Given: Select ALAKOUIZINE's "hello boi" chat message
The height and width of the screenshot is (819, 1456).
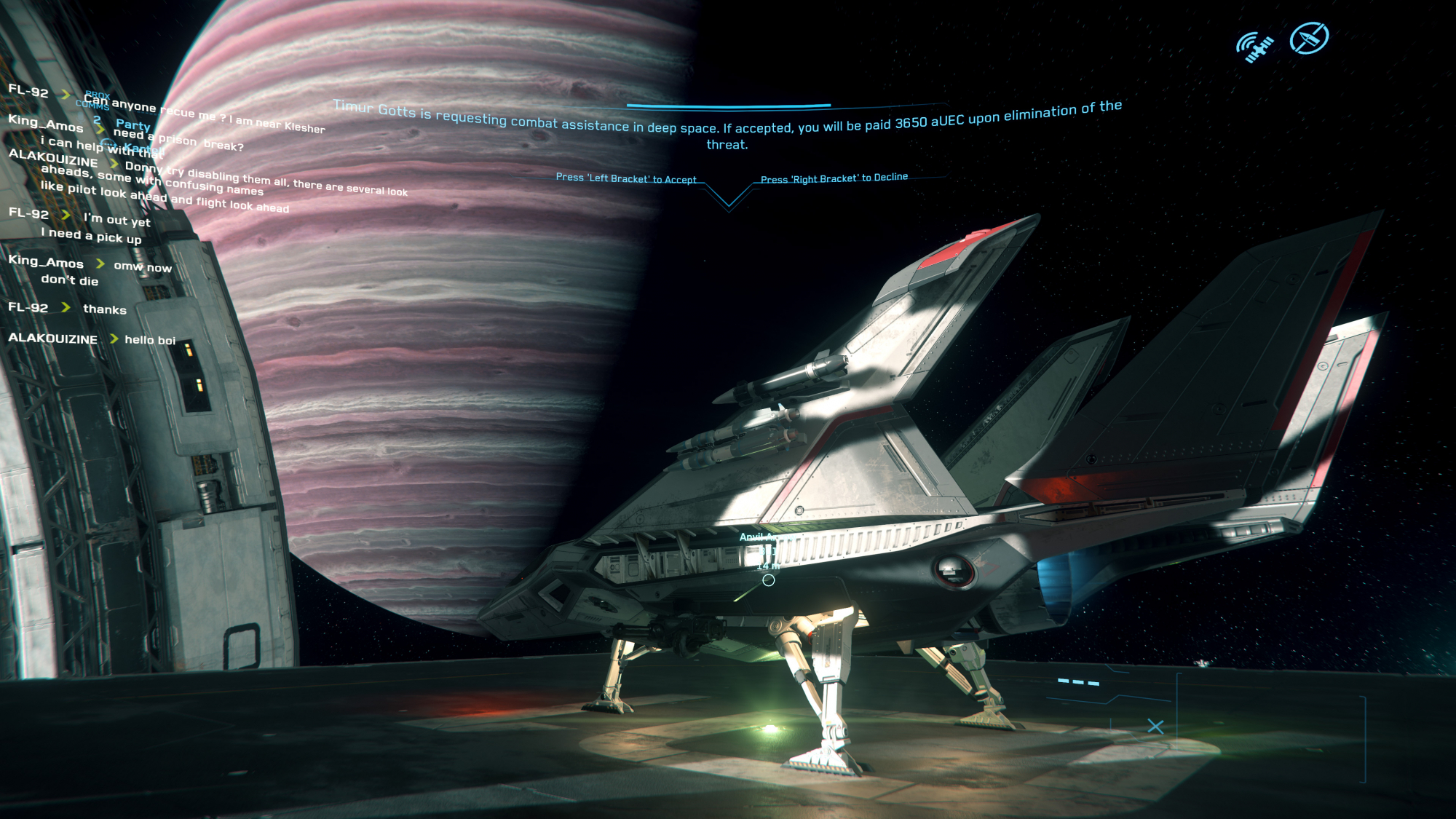Looking at the screenshot, I should (x=150, y=340).
